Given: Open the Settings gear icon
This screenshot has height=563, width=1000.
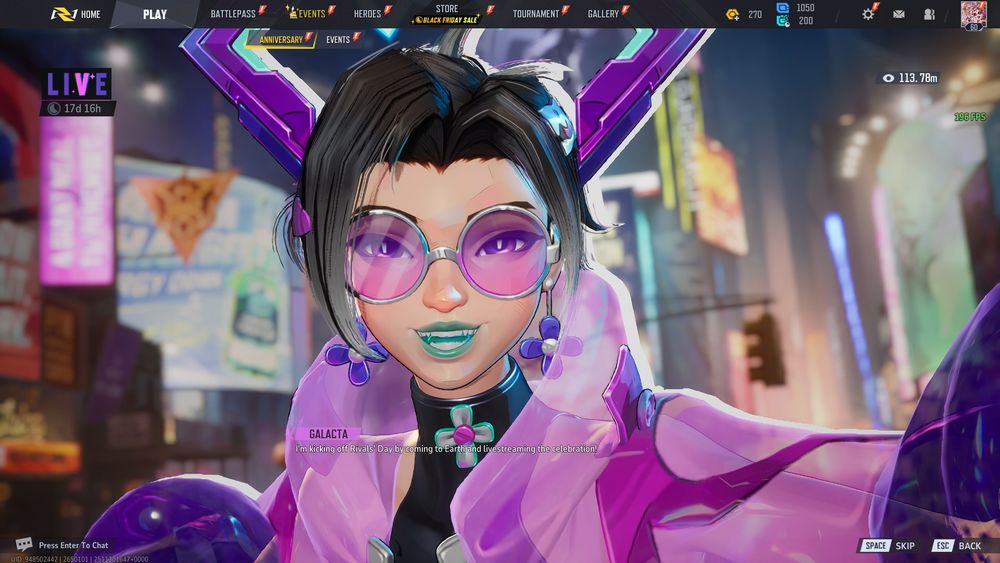Looking at the screenshot, I should (x=868, y=14).
